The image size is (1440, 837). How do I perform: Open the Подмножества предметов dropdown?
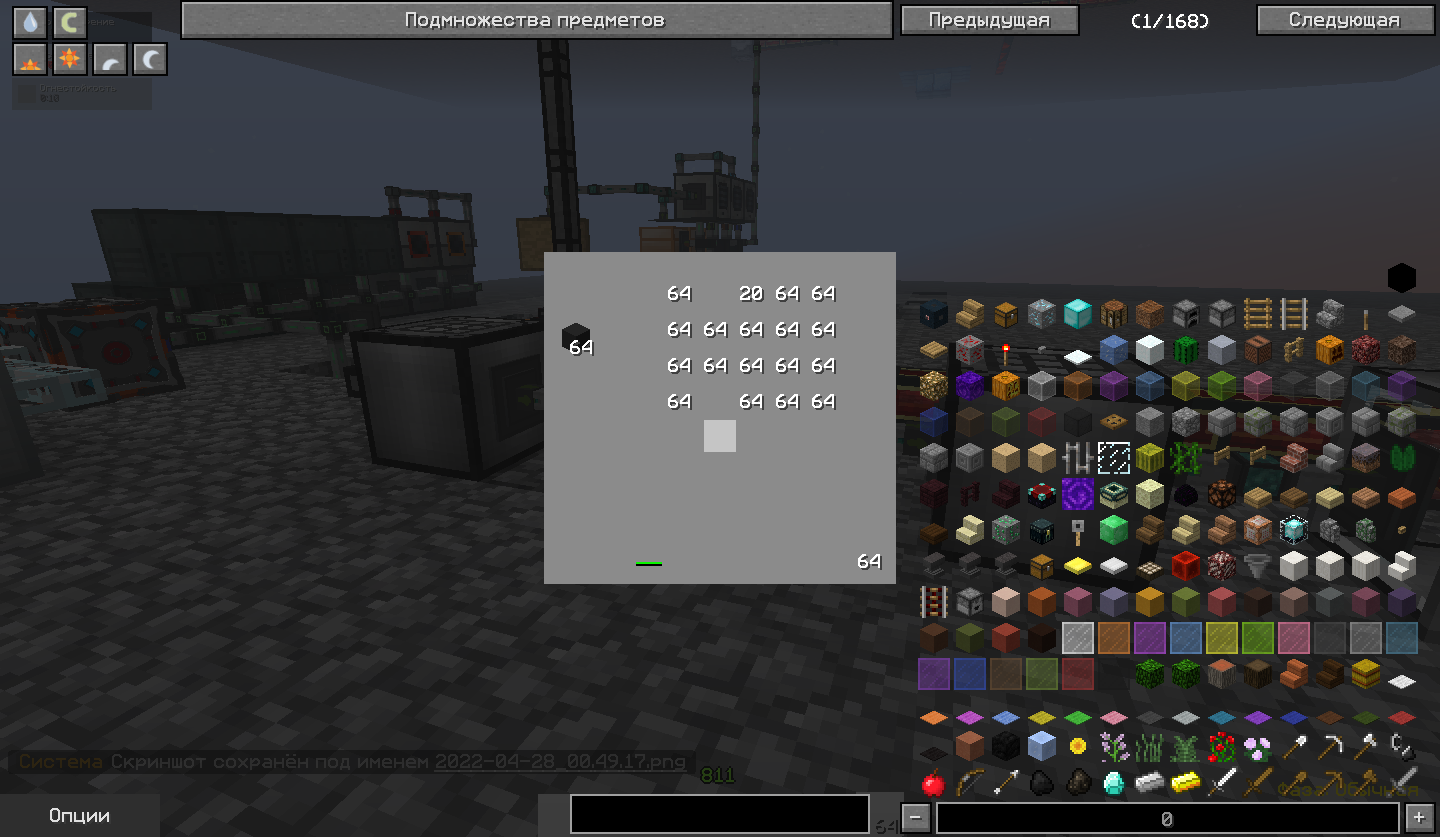536,20
